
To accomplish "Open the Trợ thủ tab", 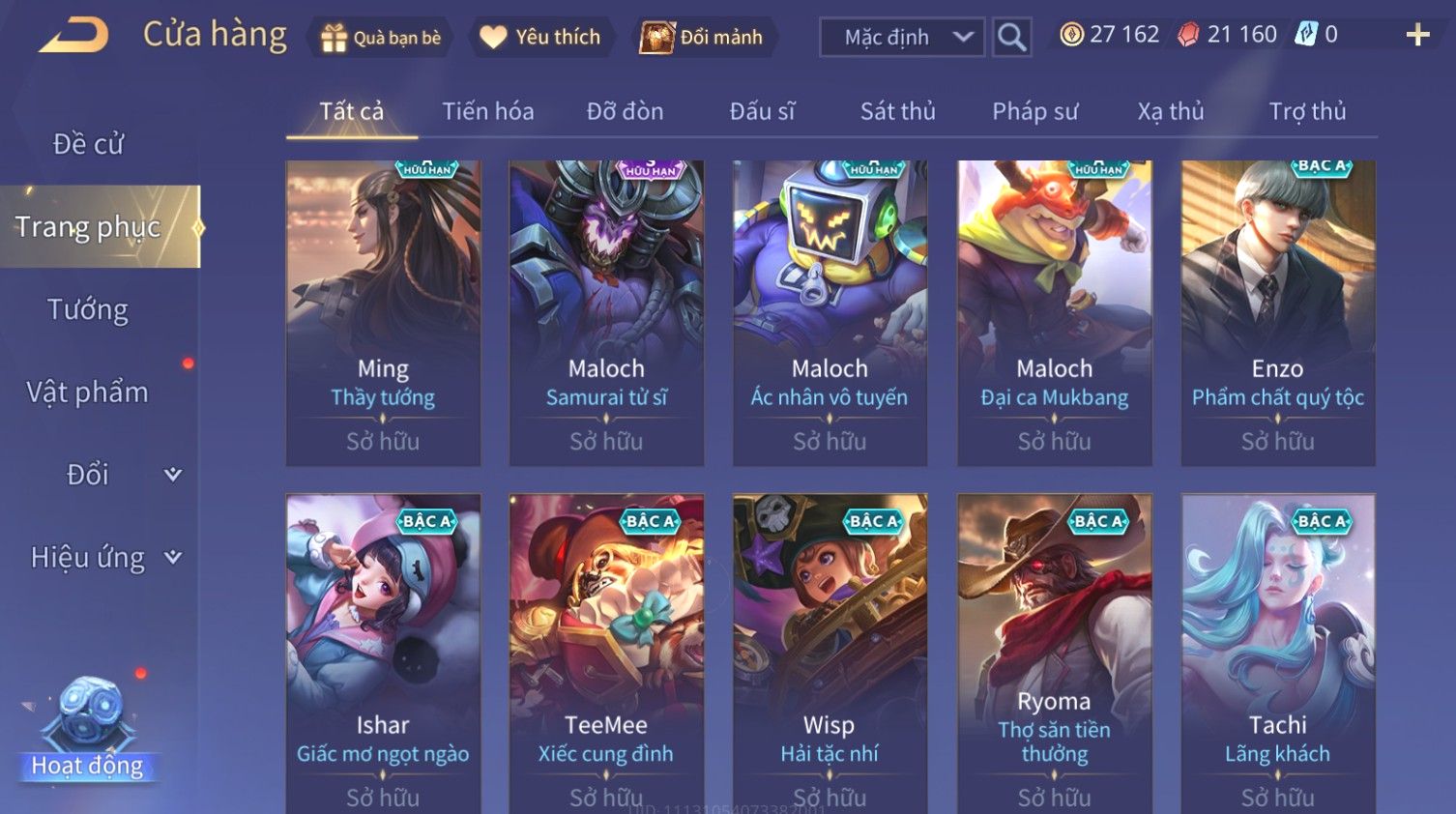I will (x=1307, y=112).
